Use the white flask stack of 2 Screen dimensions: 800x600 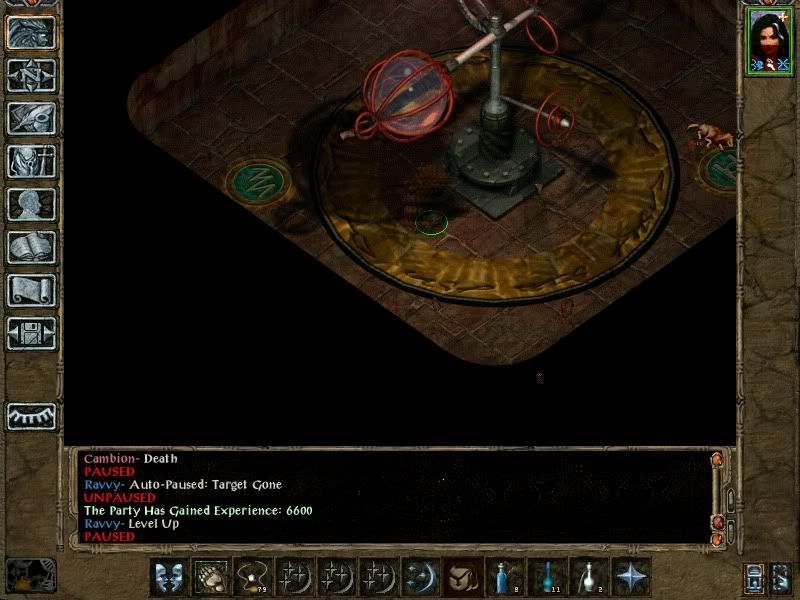pyautogui.click(x=589, y=577)
